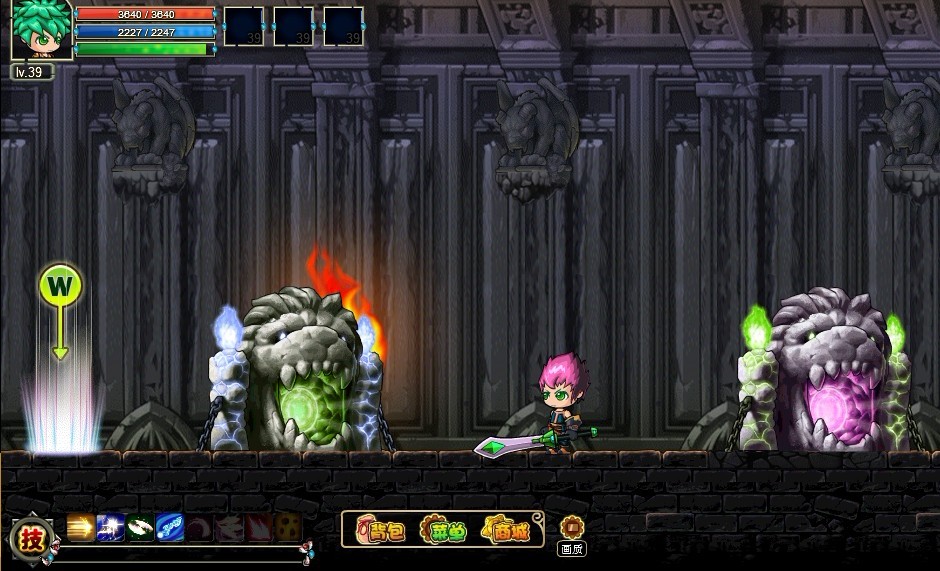Open the 背包 backpack inventory
The width and height of the screenshot is (940, 571).
383,530
